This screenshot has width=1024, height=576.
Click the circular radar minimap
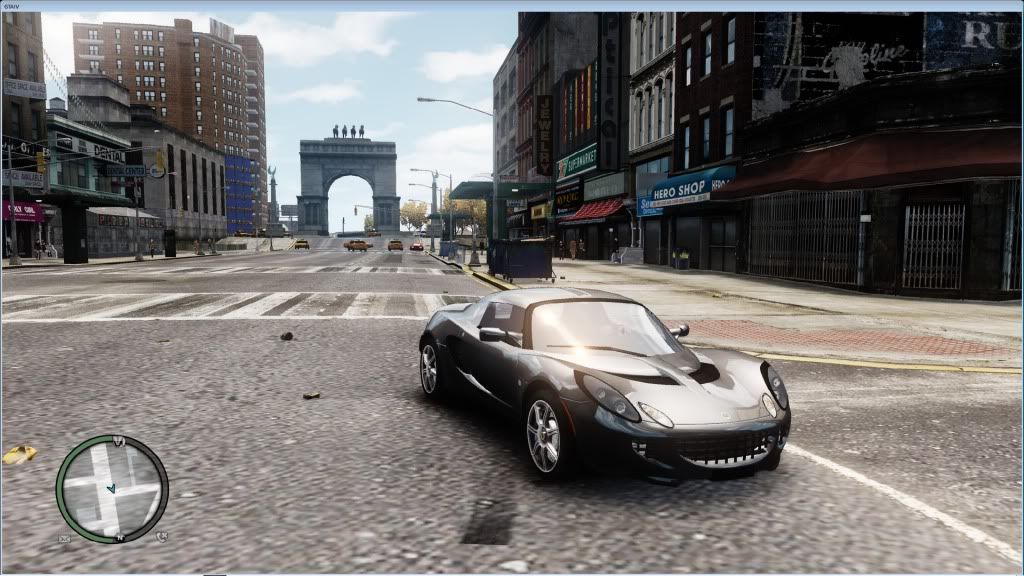[x=112, y=489]
